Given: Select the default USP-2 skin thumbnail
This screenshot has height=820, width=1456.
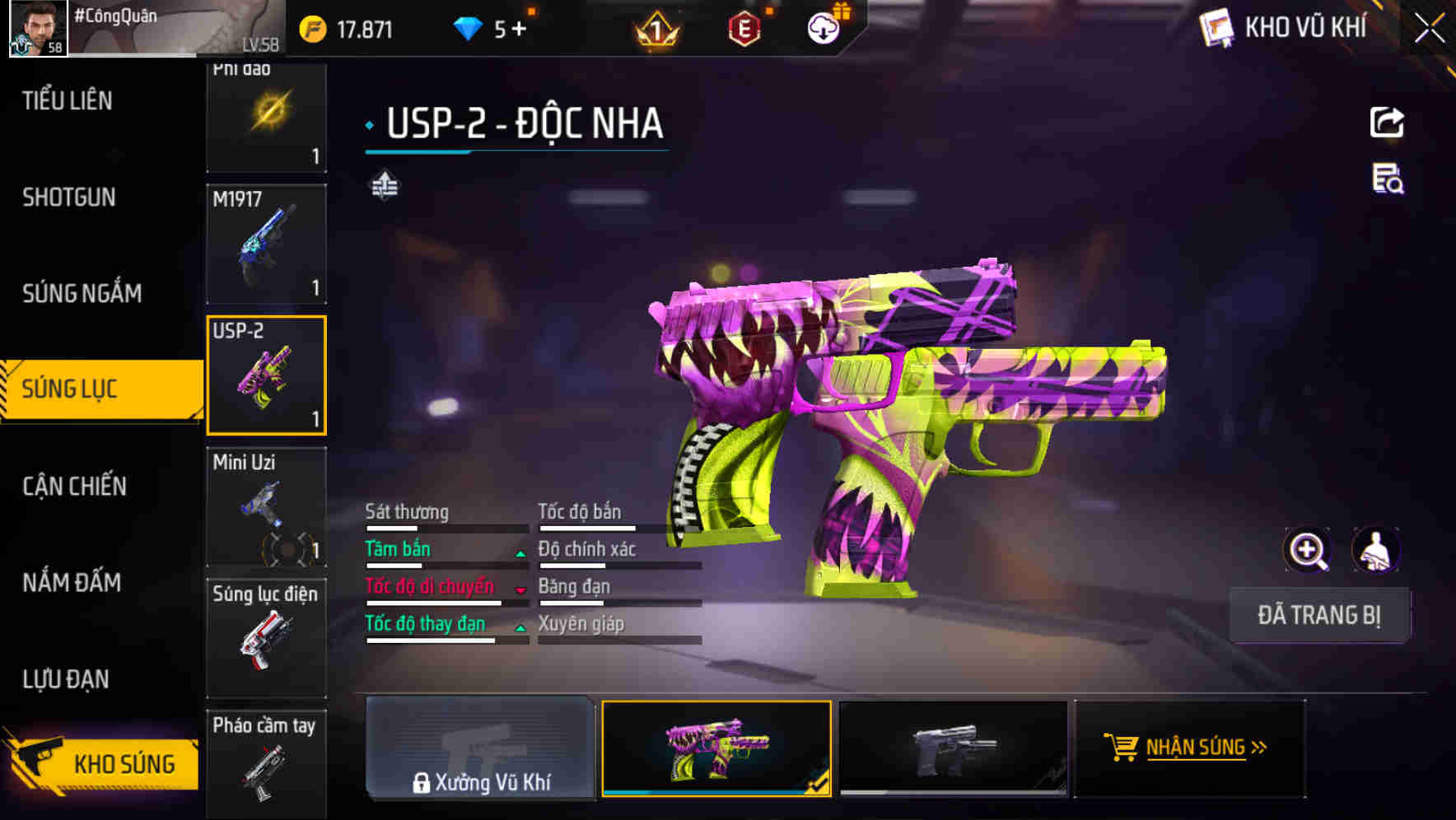Looking at the screenshot, I should (x=953, y=749).
